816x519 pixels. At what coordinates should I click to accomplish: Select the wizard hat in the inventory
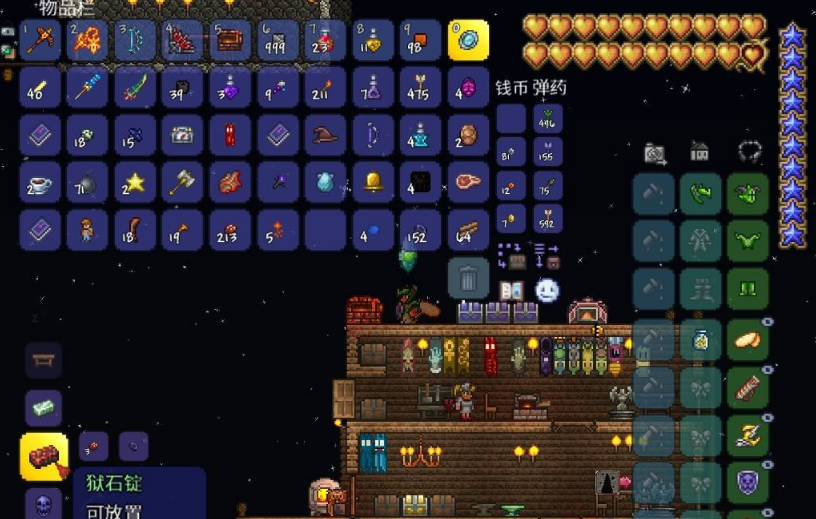[326, 135]
